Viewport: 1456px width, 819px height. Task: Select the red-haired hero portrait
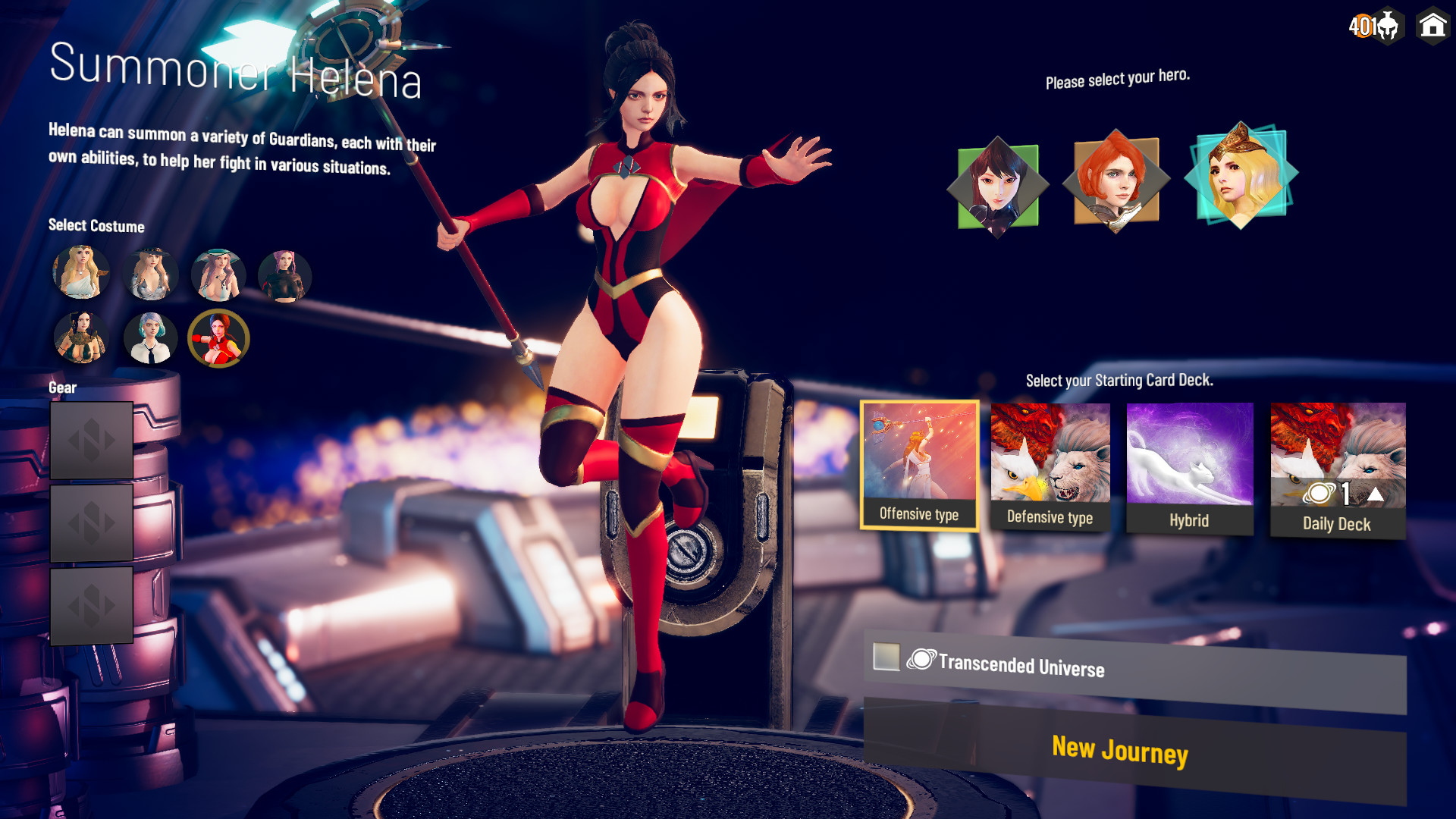[x=1116, y=182]
